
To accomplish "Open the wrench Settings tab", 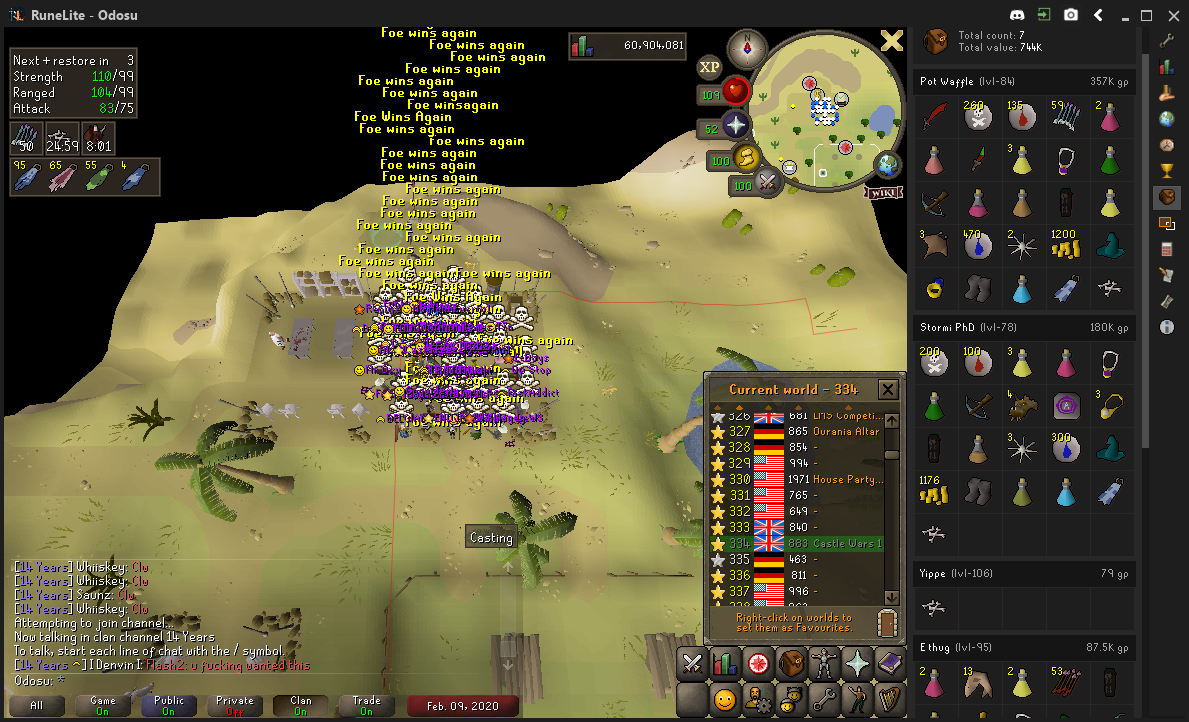I will pyautogui.click(x=823, y=698).
